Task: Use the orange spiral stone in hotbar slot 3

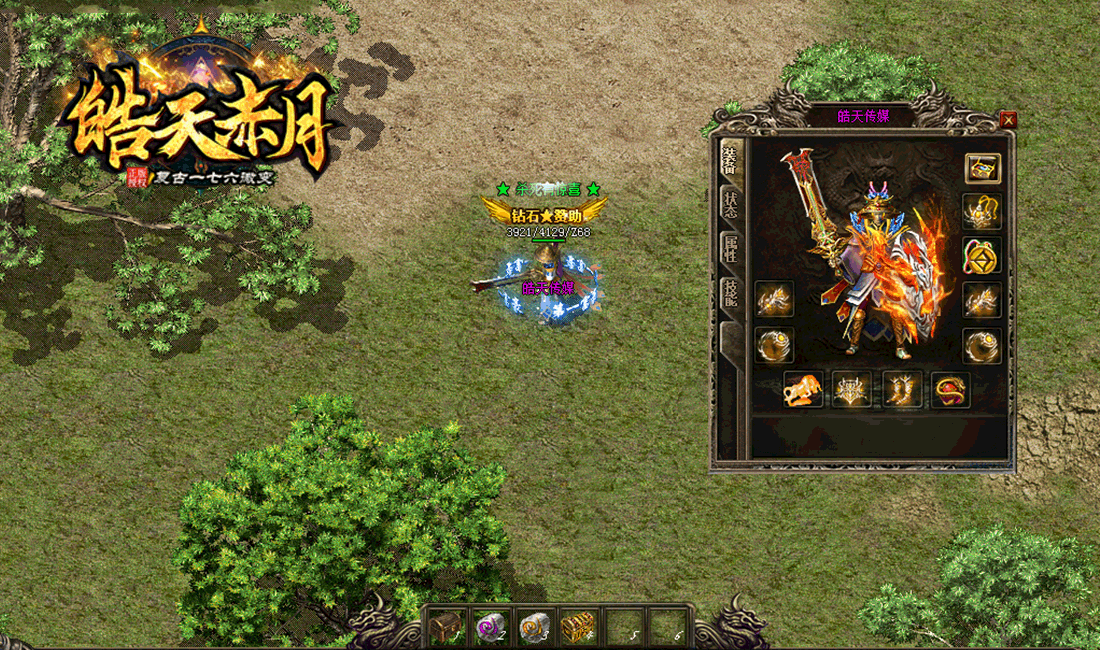Action: coord(534,627)
